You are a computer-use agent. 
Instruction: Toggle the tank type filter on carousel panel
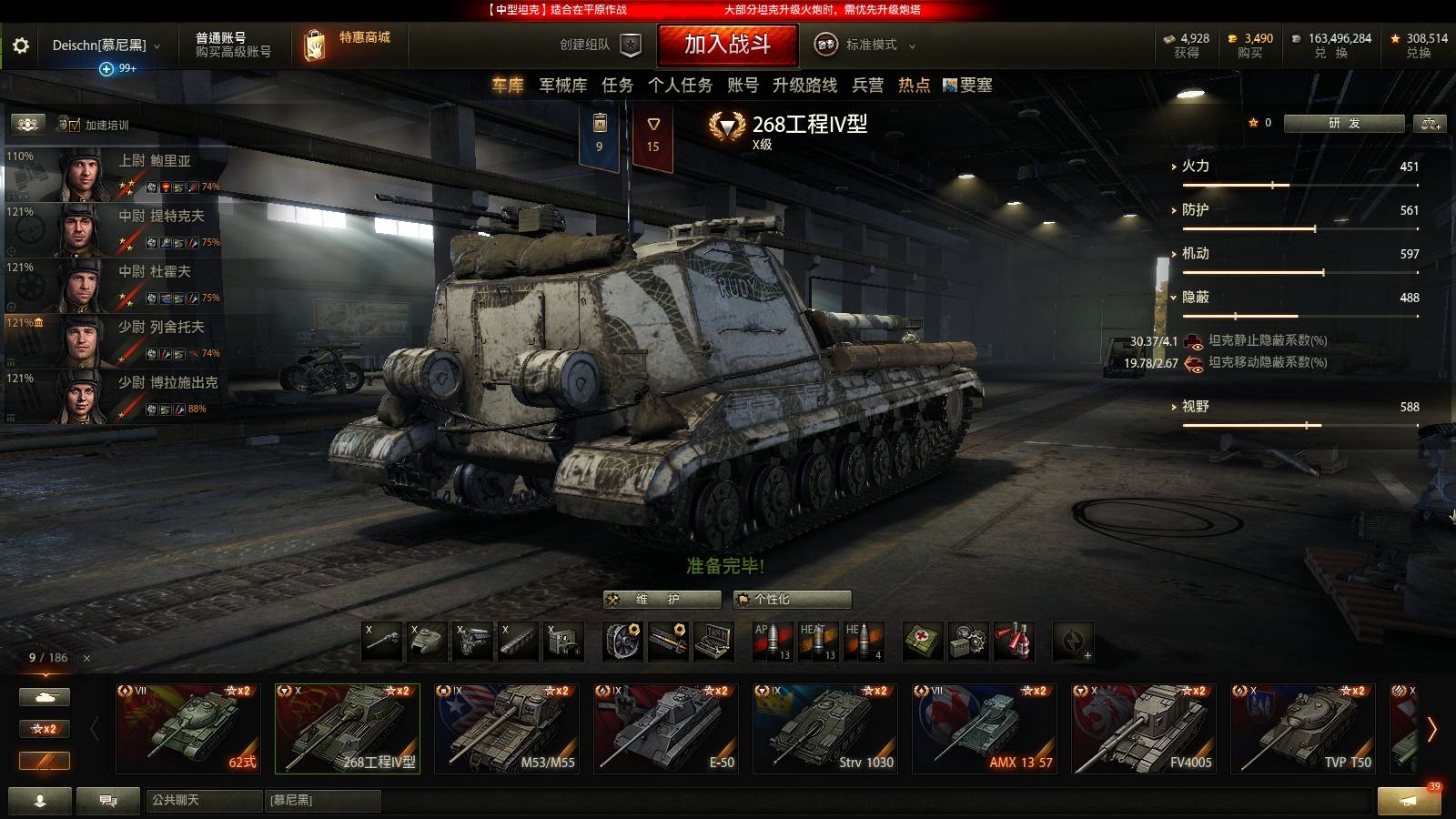click(x=45, y=695)
